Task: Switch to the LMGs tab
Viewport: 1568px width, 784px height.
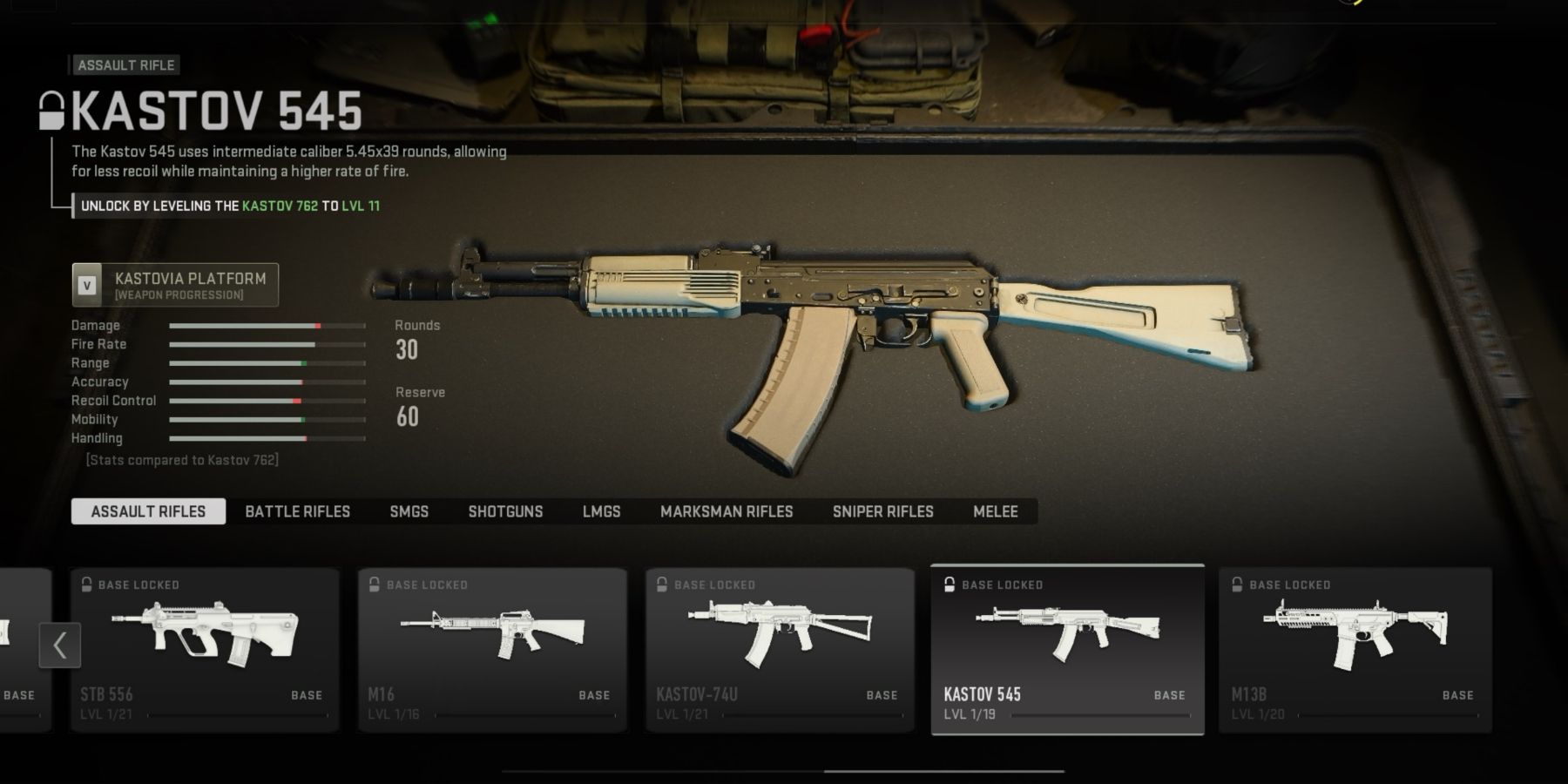Action: click(x=601, y=511)
